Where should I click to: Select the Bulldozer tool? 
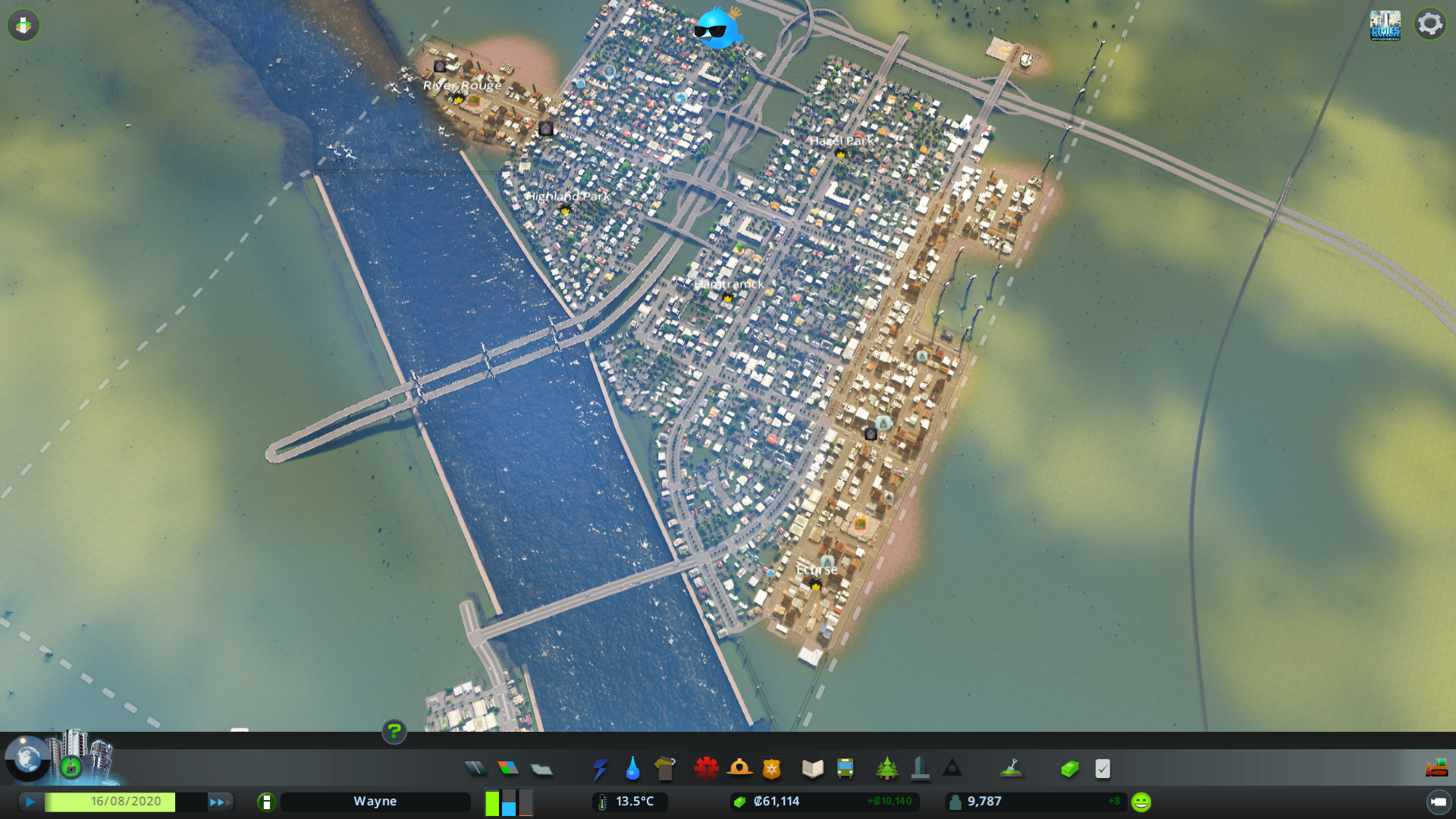pyautogui.click(x=1435, y=767)
